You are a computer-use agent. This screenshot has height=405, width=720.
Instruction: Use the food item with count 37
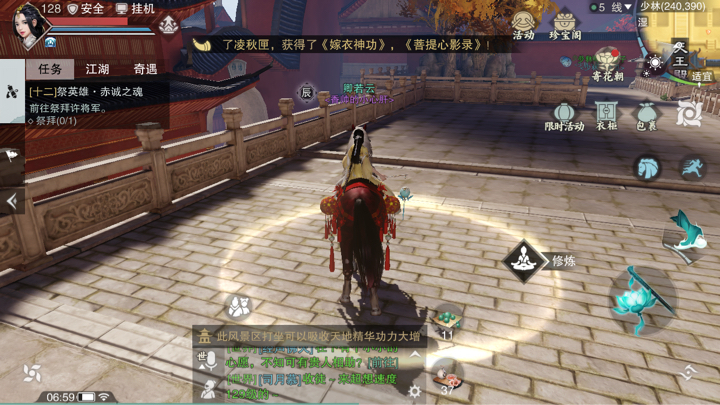tap(447, 377)
